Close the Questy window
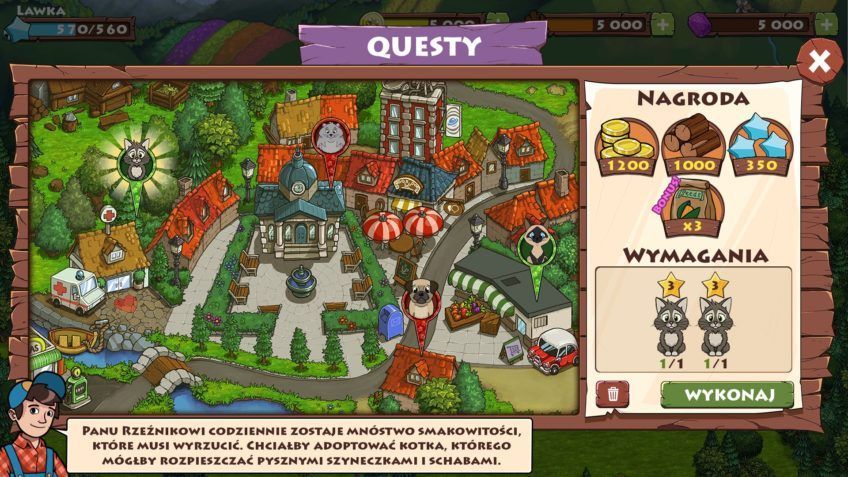This screenshot has height=477, width=848. [819, 62]
